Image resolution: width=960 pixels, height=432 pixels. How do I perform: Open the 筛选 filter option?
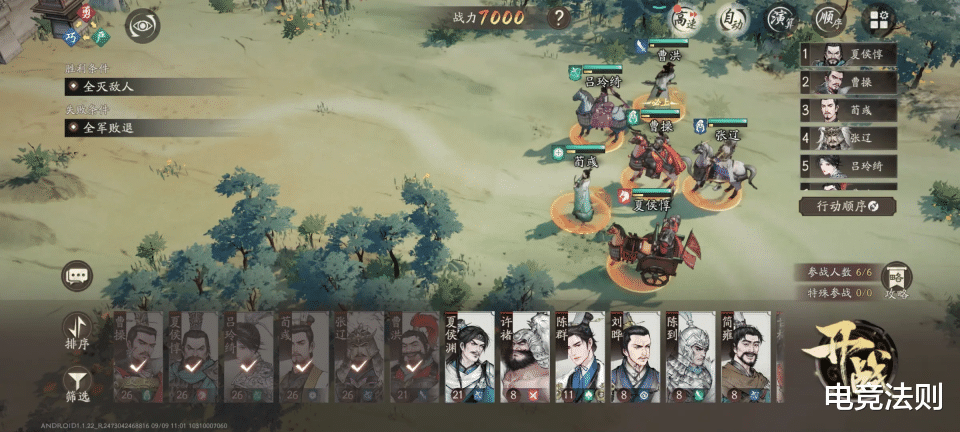[x=77, y=385]
